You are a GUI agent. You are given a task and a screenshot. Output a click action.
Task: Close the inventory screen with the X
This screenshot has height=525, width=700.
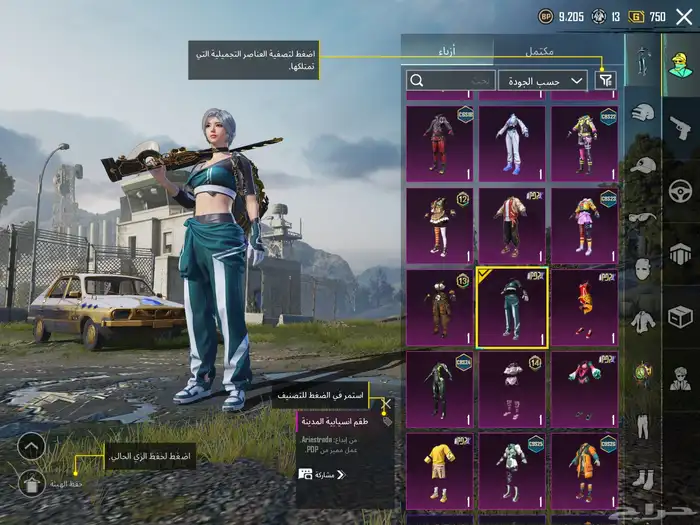pos(684,16)
